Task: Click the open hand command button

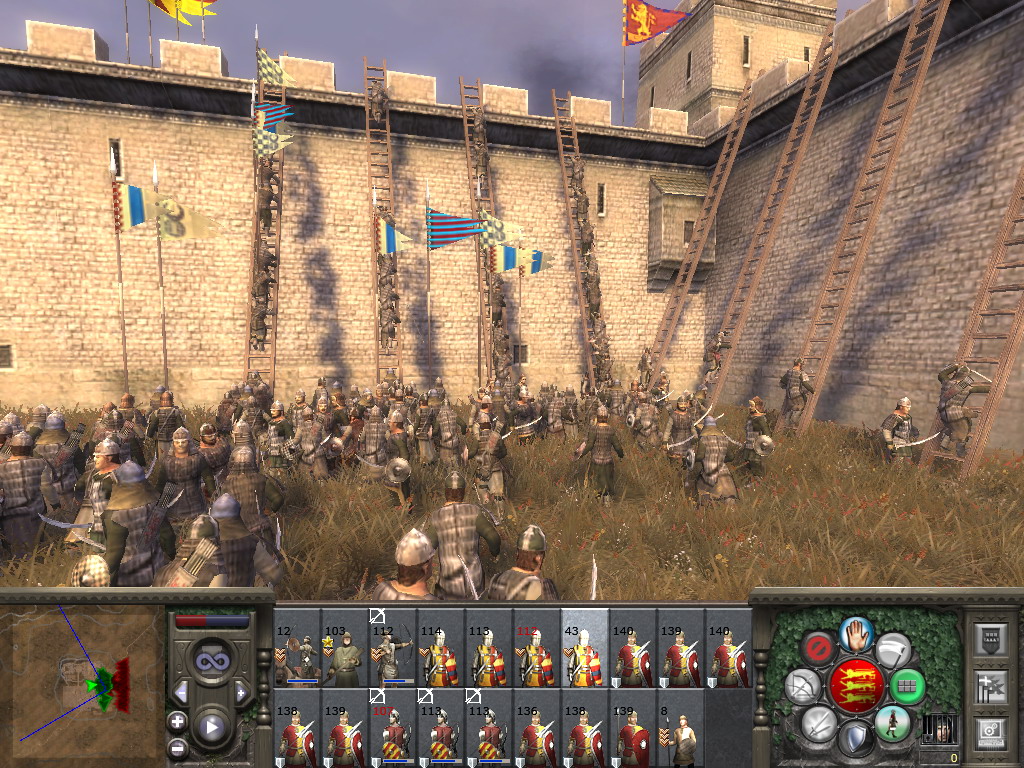Action: point(857,631)
